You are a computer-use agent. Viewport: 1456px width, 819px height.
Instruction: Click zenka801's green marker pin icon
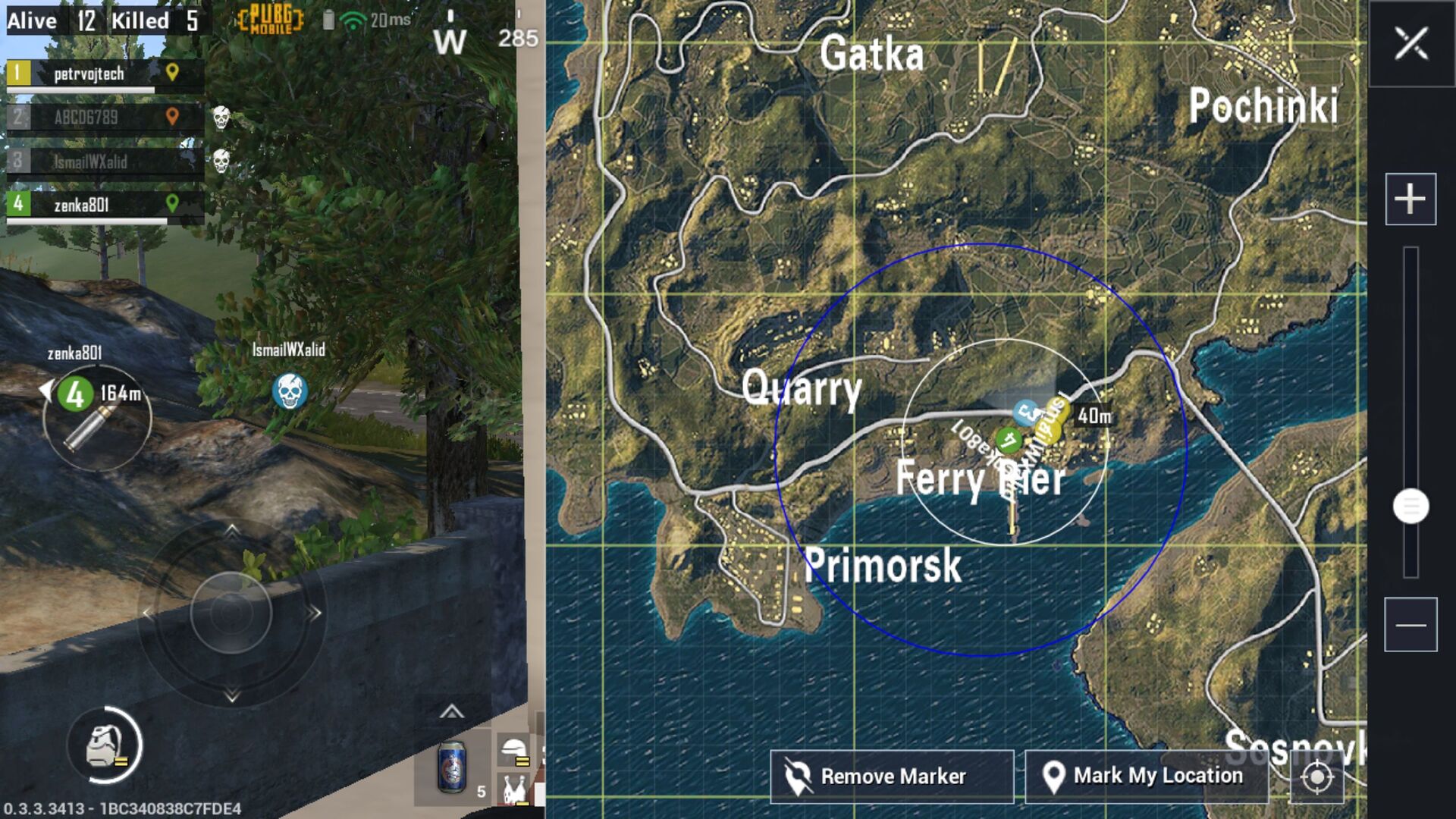coord(173,203)
